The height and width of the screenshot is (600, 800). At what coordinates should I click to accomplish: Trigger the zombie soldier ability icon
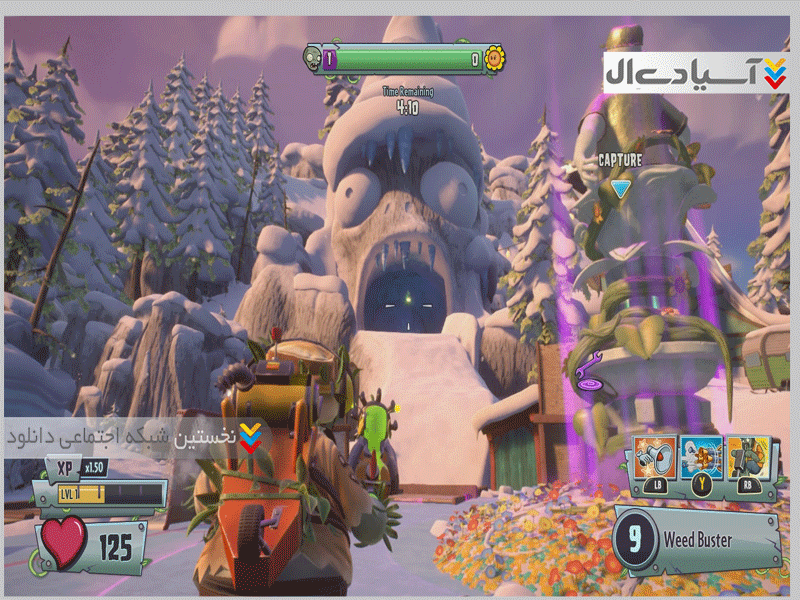748,458
